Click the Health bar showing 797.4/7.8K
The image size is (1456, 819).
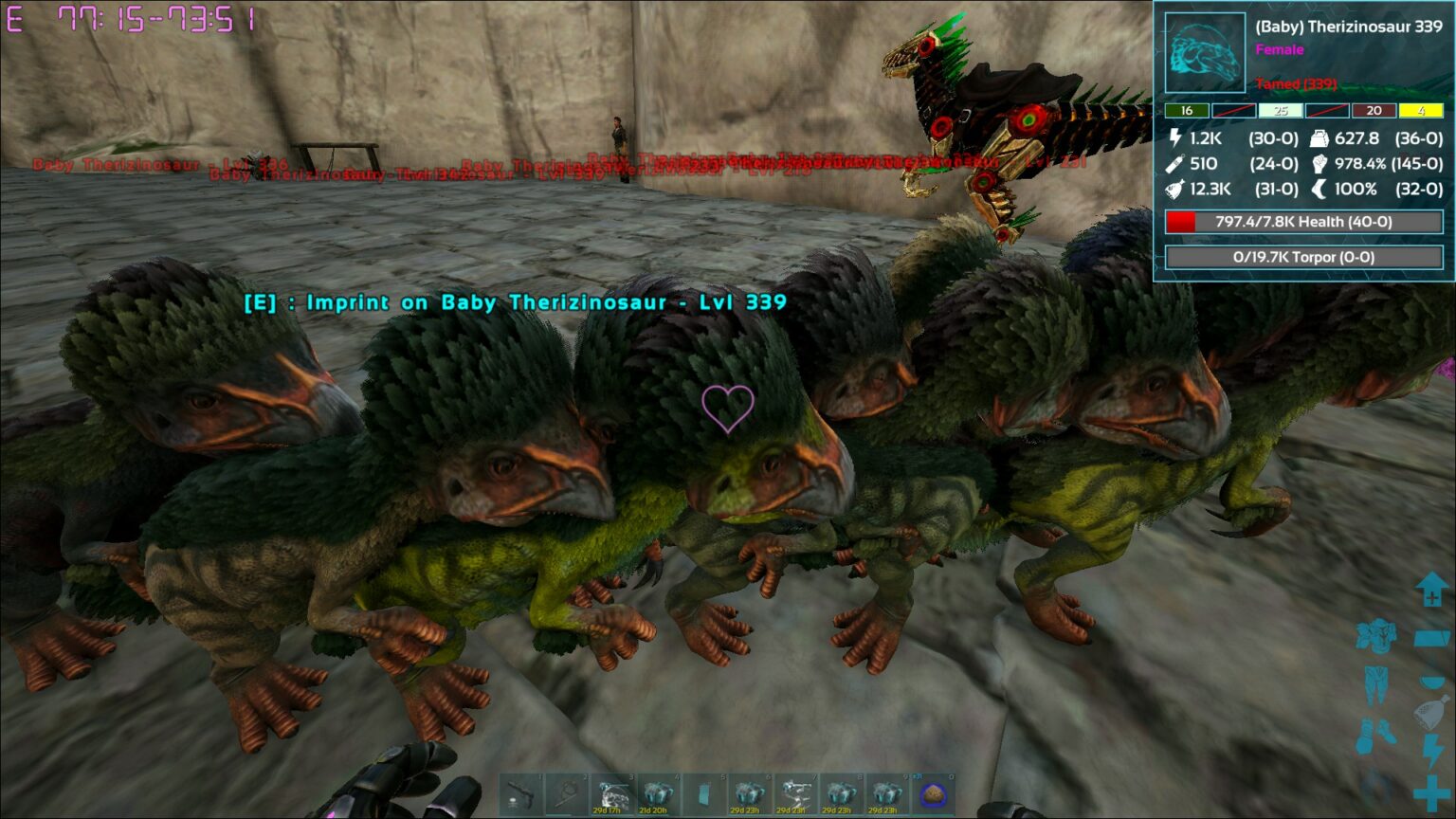[1302, 222]
